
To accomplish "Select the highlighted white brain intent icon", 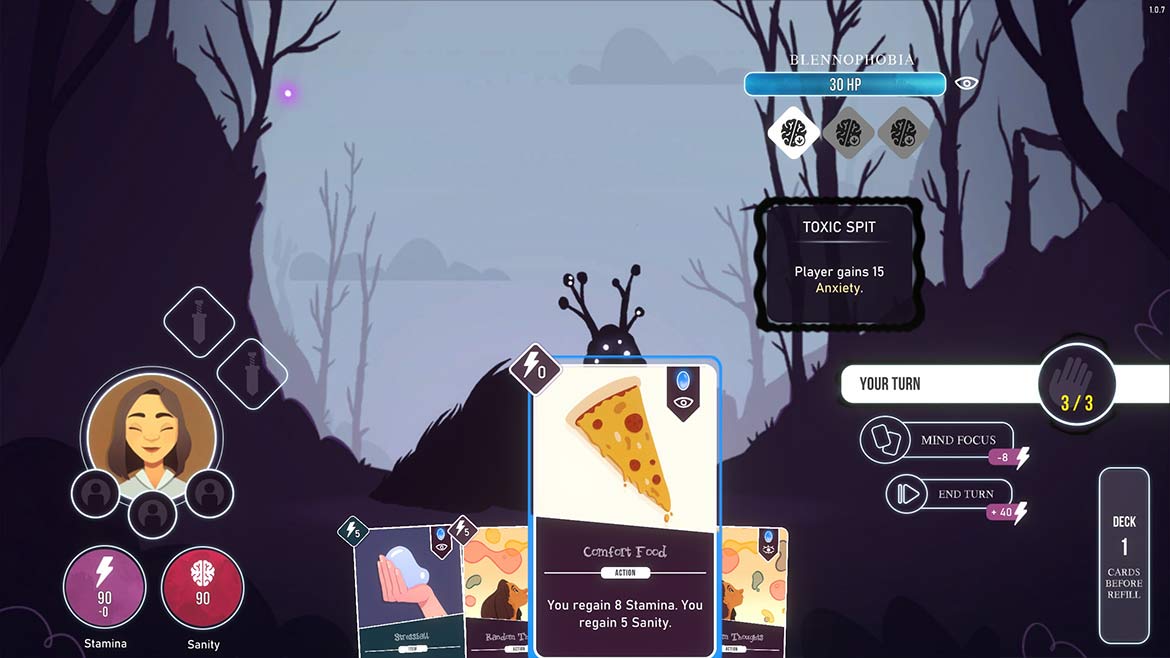I will (794, 132).
